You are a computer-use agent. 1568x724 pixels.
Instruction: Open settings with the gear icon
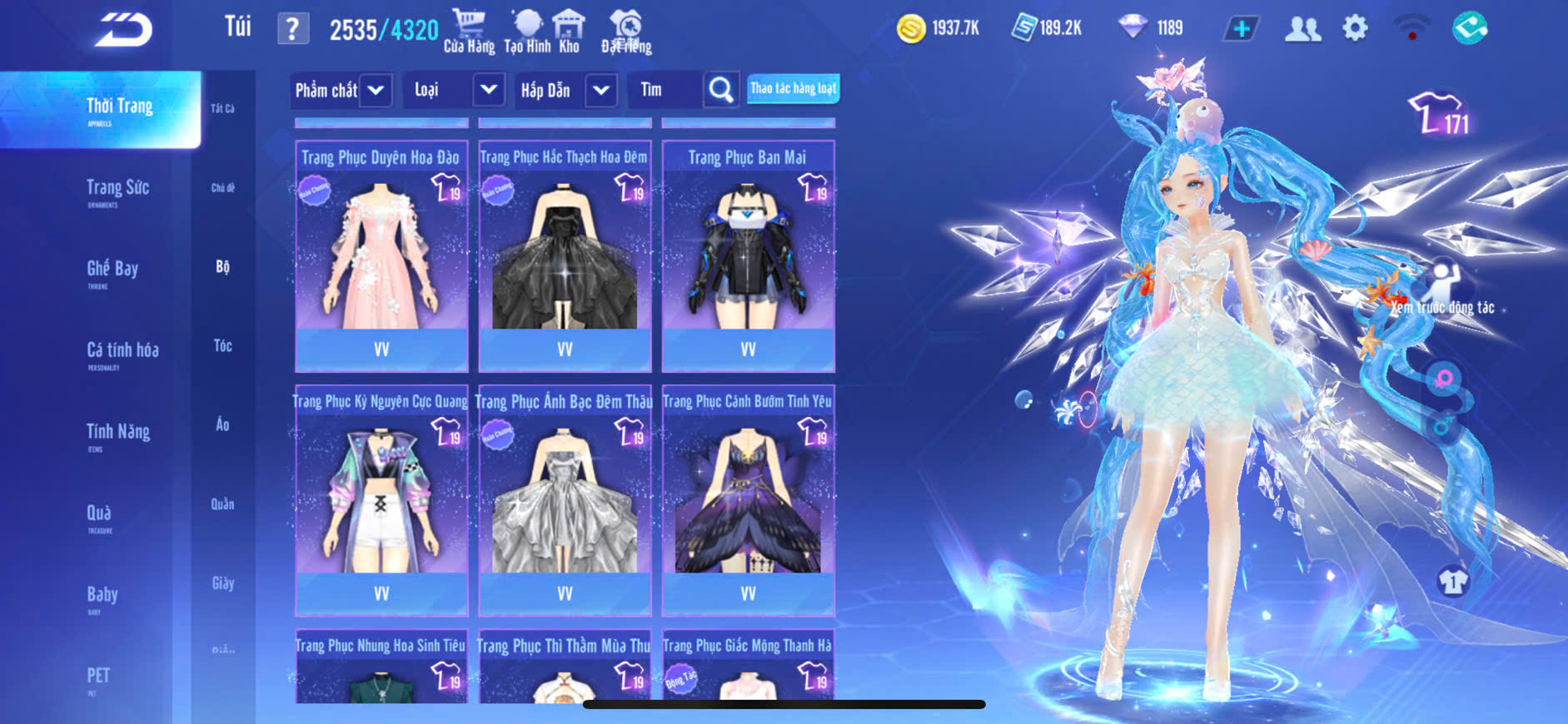pyautogui.click(x=1355, y=29)
